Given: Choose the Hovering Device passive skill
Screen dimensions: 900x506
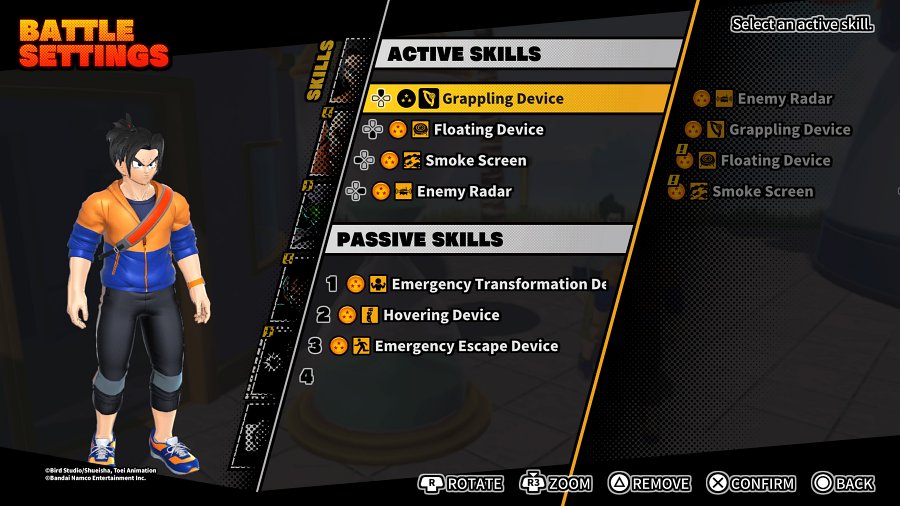Looking at the screenshot, I should [440, 315].
